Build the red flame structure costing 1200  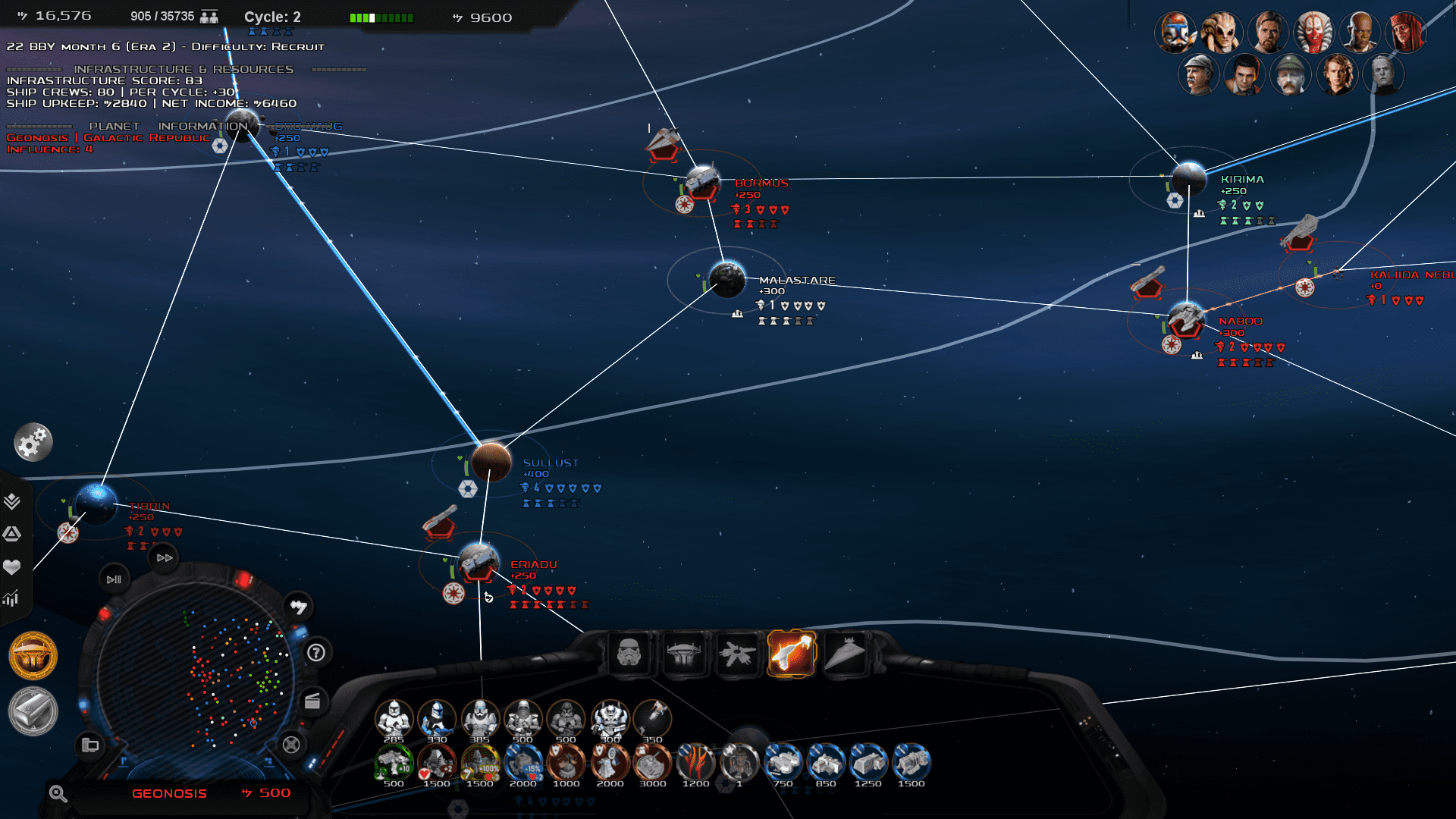click(695, 761)
